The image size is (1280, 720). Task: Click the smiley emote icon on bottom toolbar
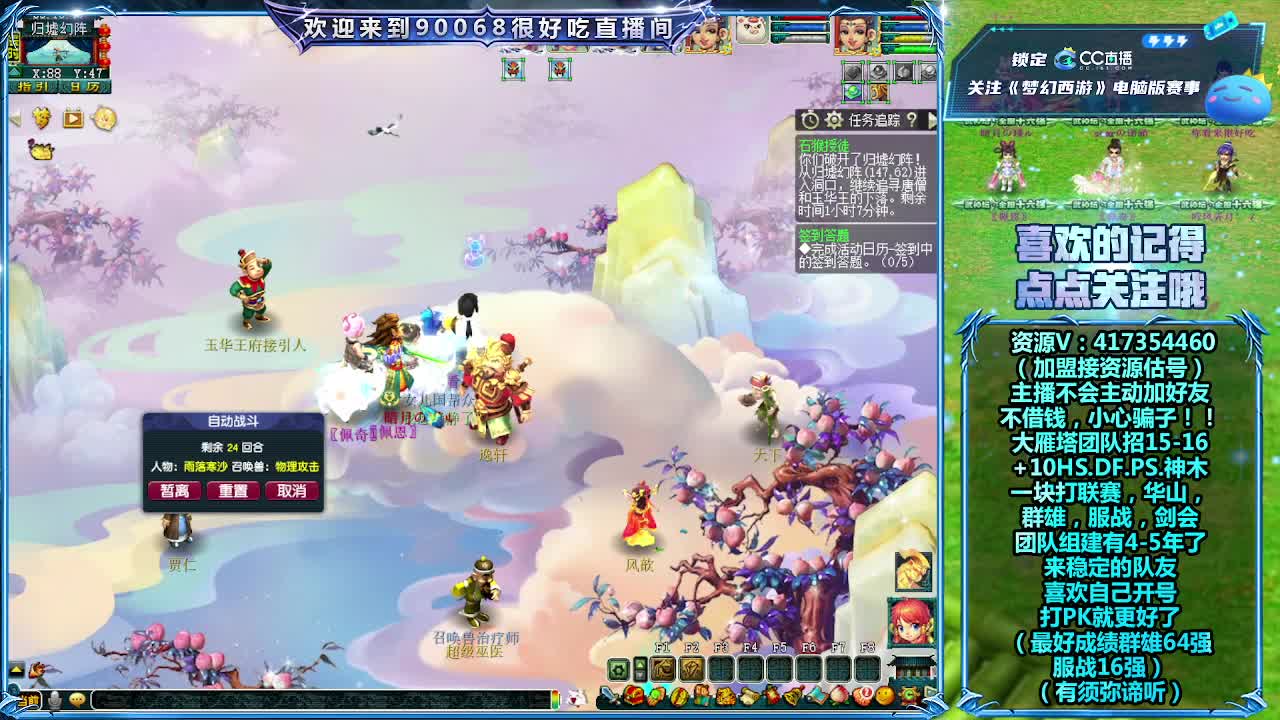(x=883, y=696)
